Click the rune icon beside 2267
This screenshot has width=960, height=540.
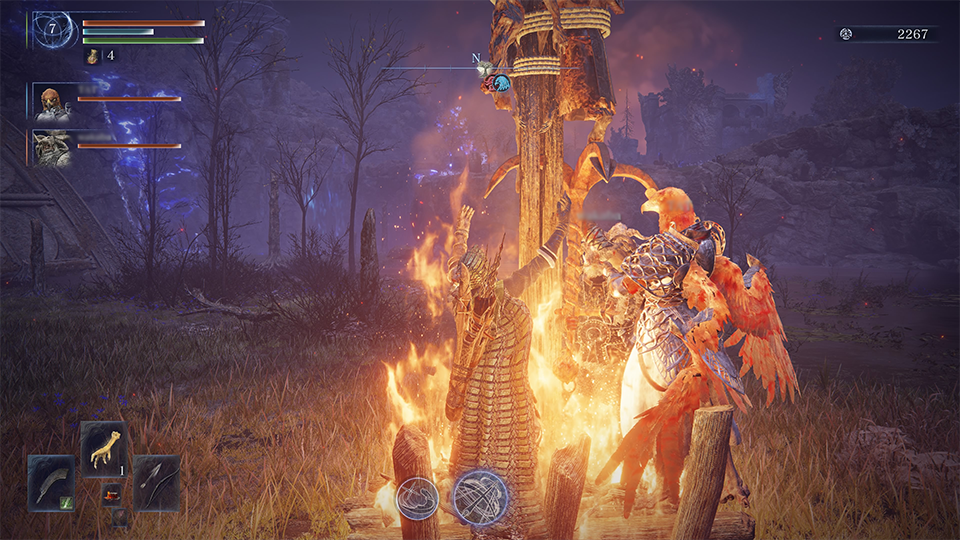(847, 34)
